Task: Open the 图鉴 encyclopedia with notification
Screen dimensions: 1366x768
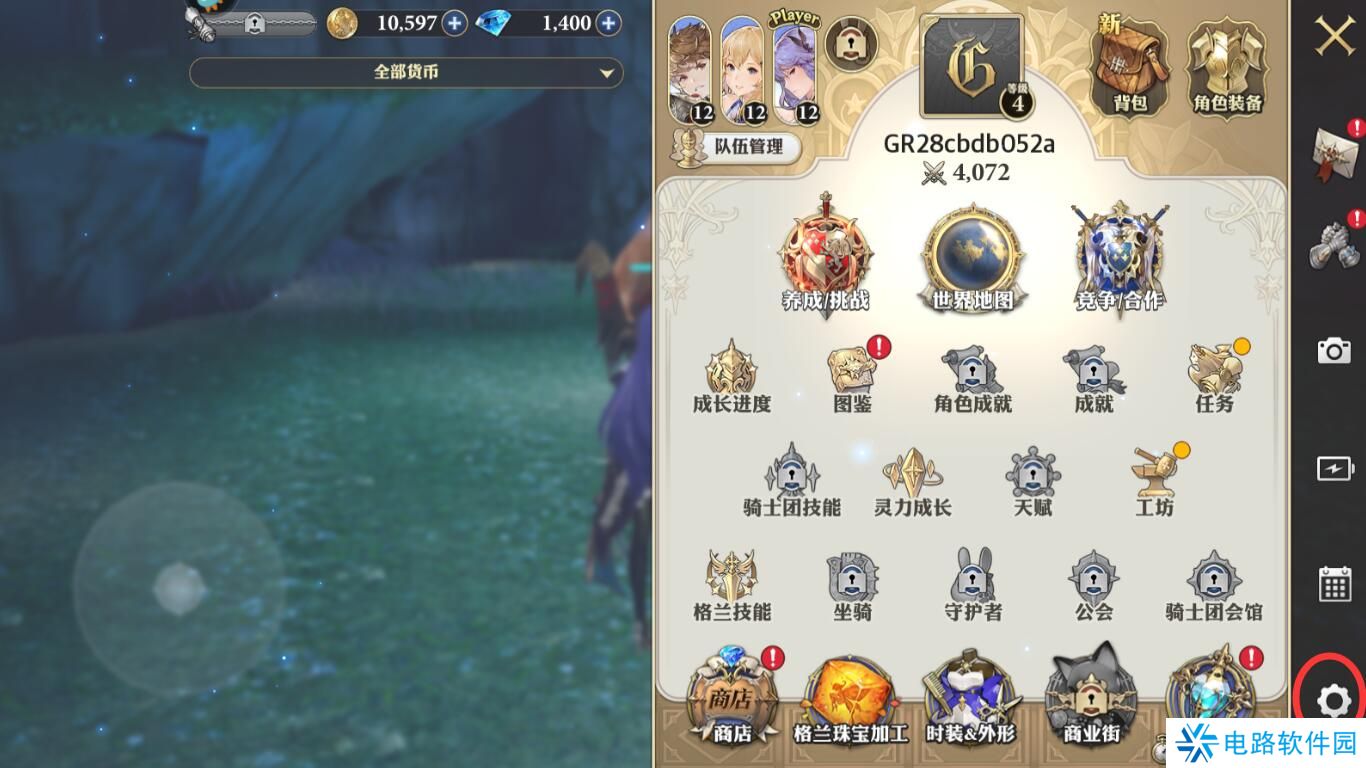Action: [851, 375]
